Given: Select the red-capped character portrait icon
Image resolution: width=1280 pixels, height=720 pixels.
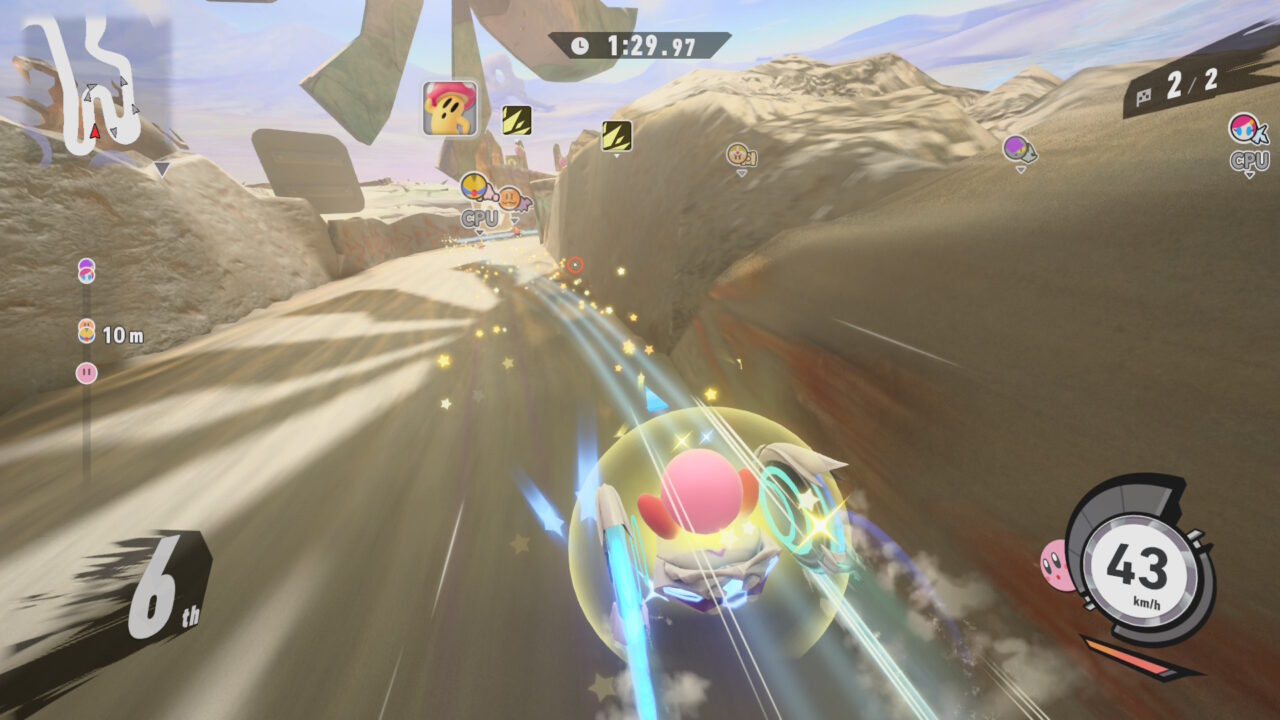Looking at the screenshot, I should [x=449, y=108].
